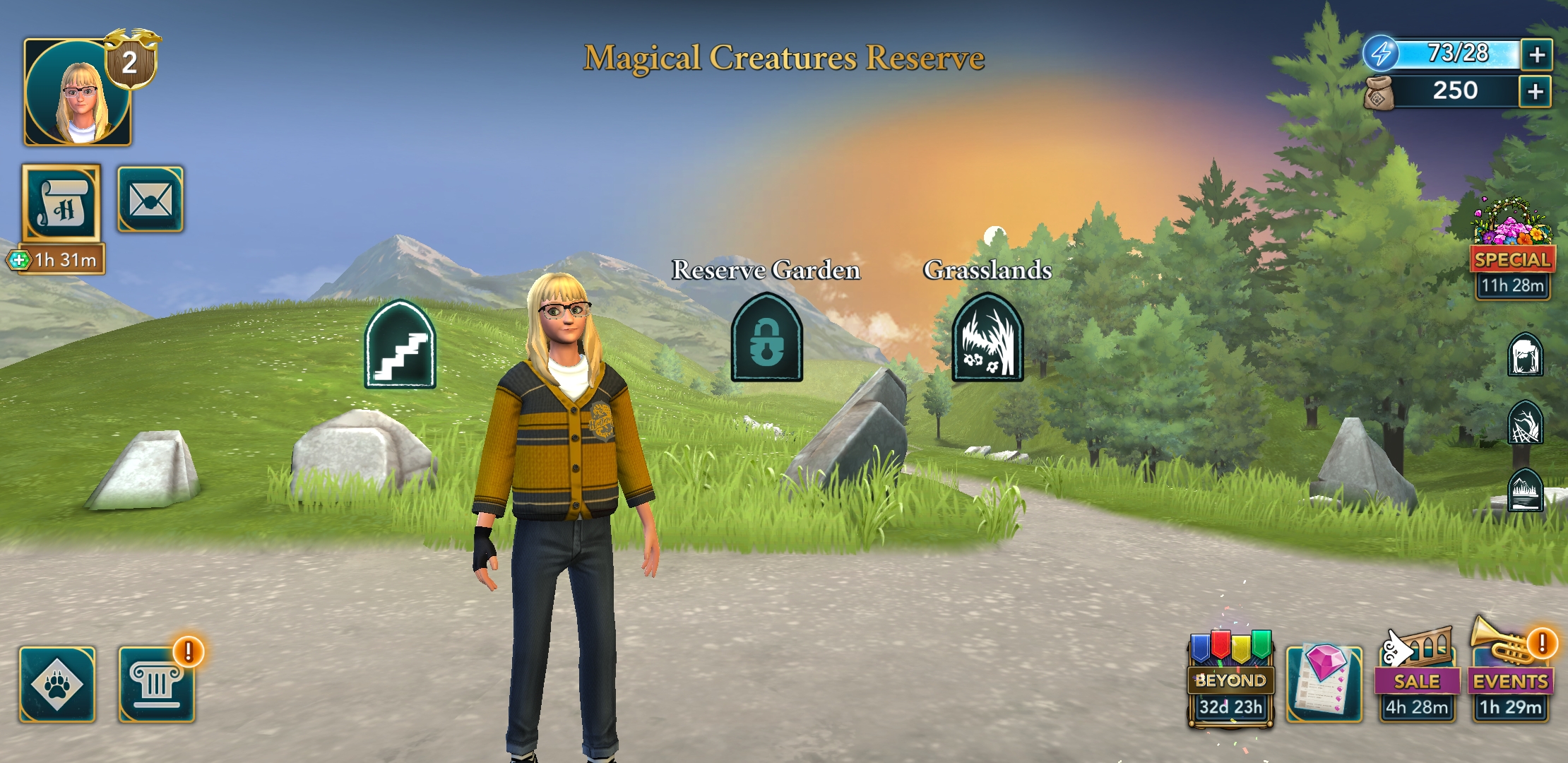Add more energy with the plus button
The image size is (1568, 763).
tap(1536, 54)
